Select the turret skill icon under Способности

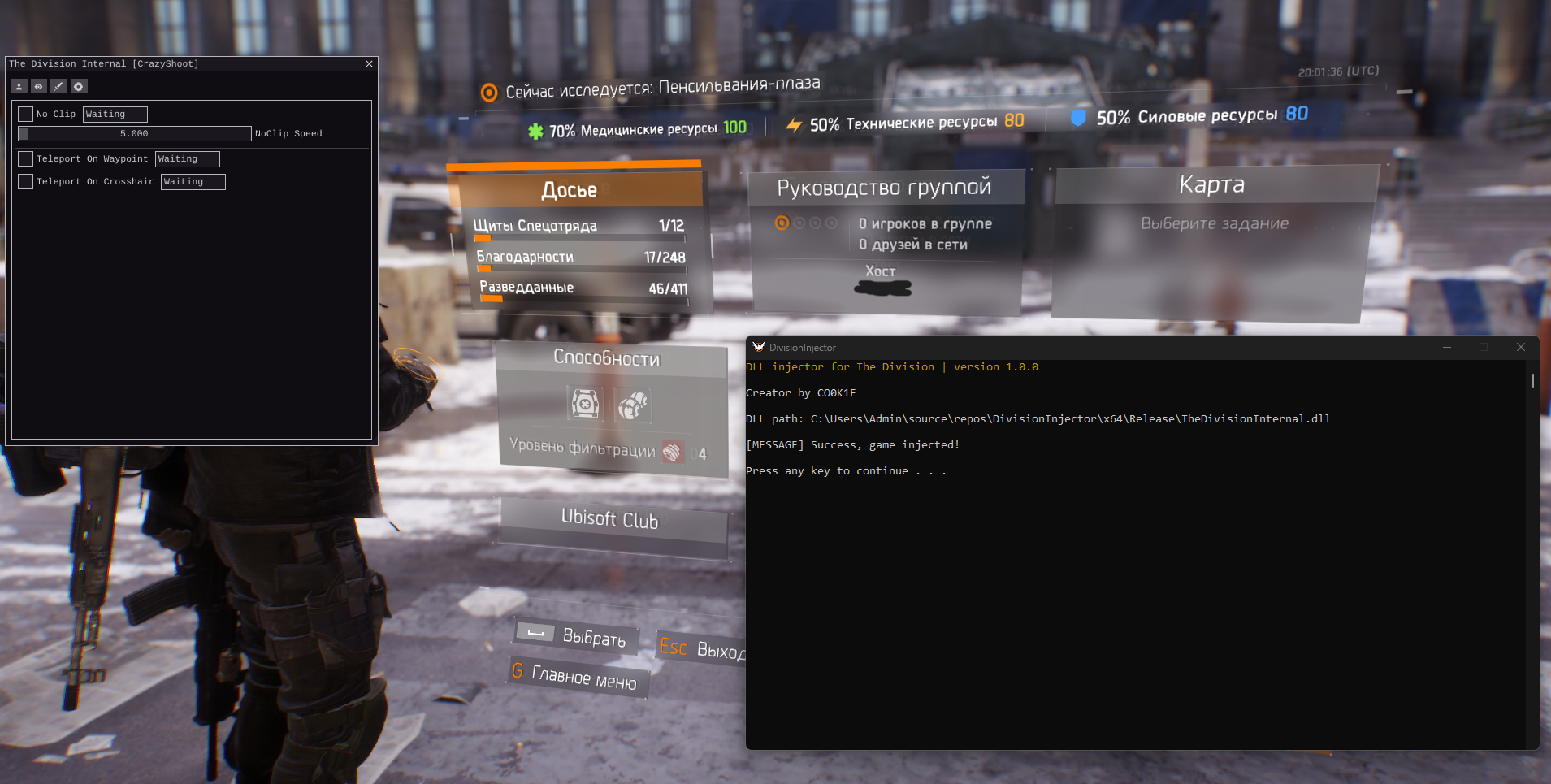[x=586, y=404]
